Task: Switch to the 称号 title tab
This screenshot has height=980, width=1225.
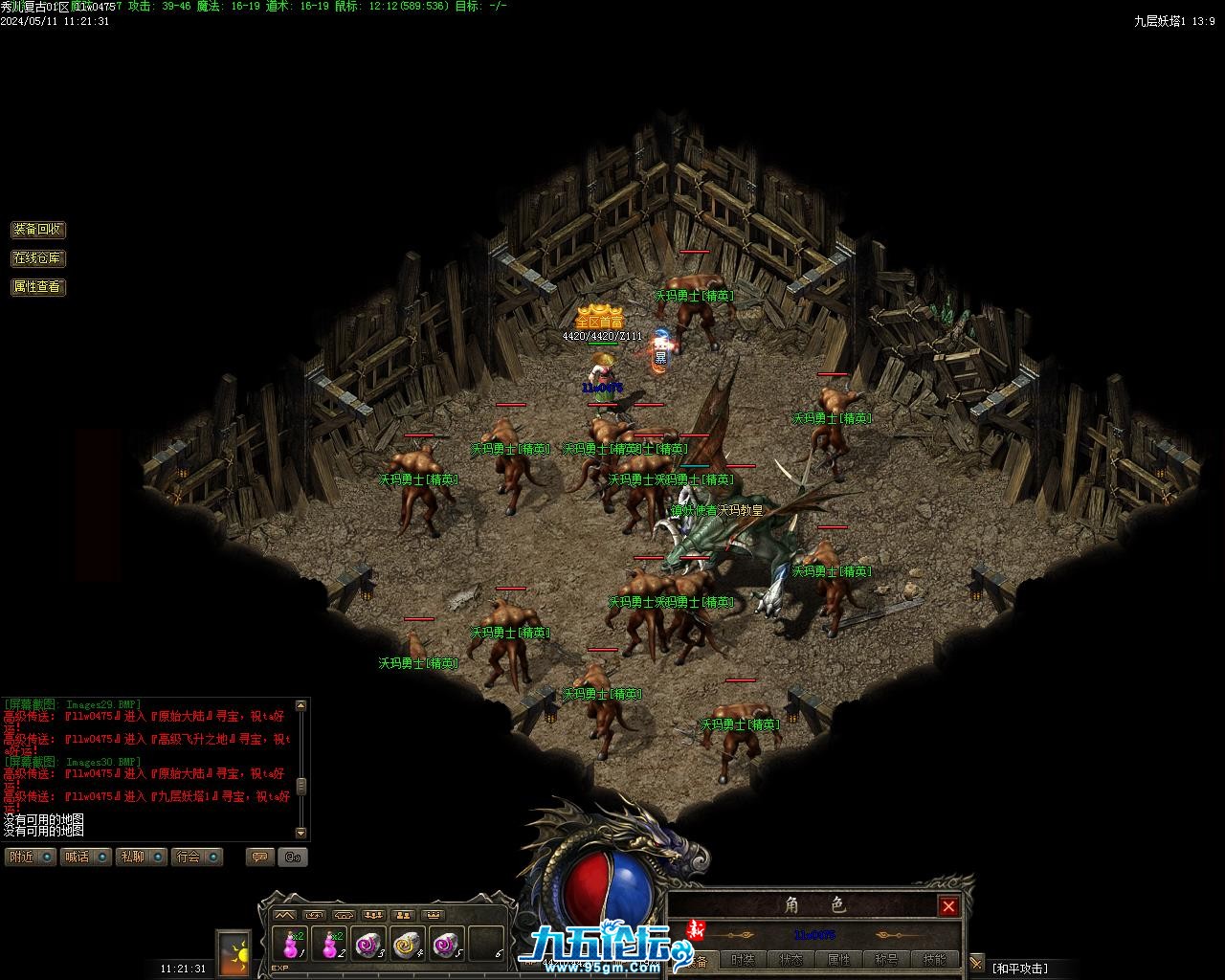Action: [x=886, y=960]
